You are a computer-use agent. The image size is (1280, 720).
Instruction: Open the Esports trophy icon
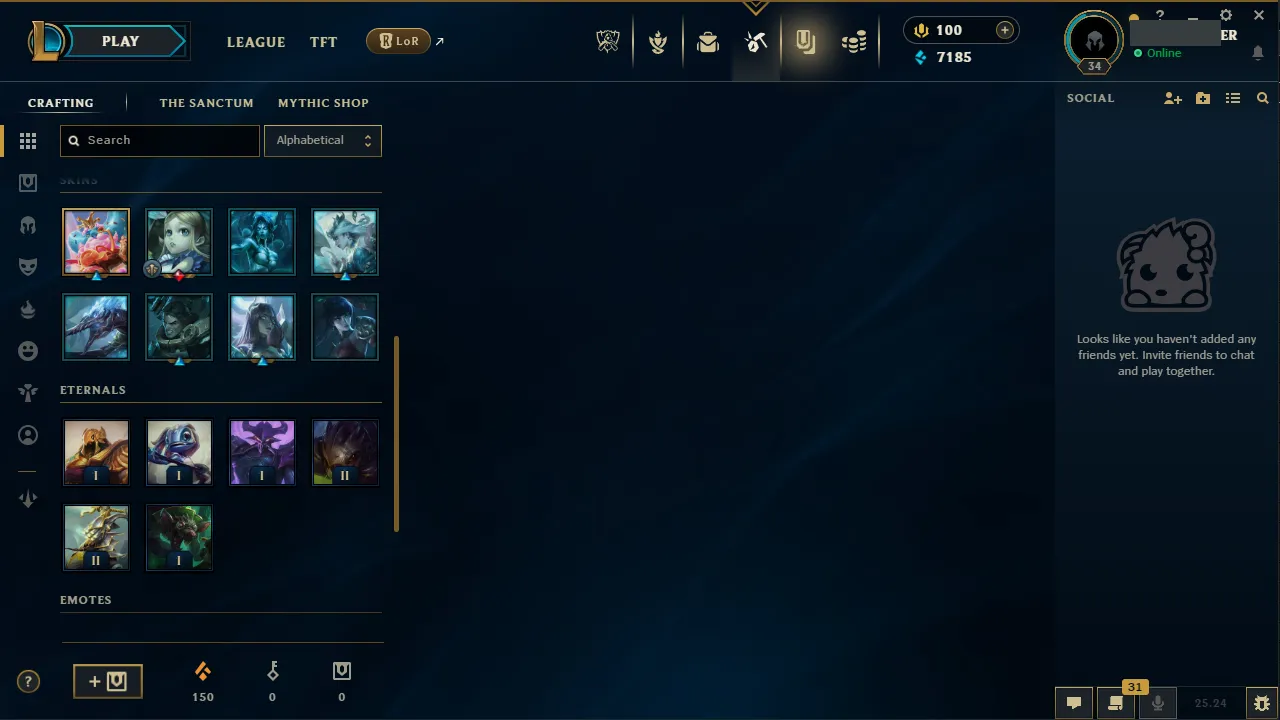tap(608, 41)
